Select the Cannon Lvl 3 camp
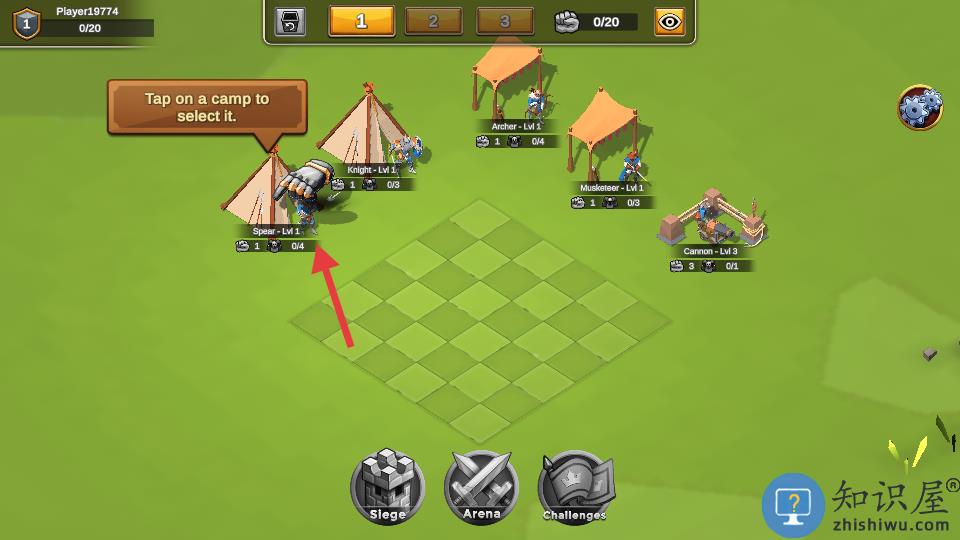Image resolution: width=960 pixels, height=540 pixels. pyautogui.click(x=712, y=220)
